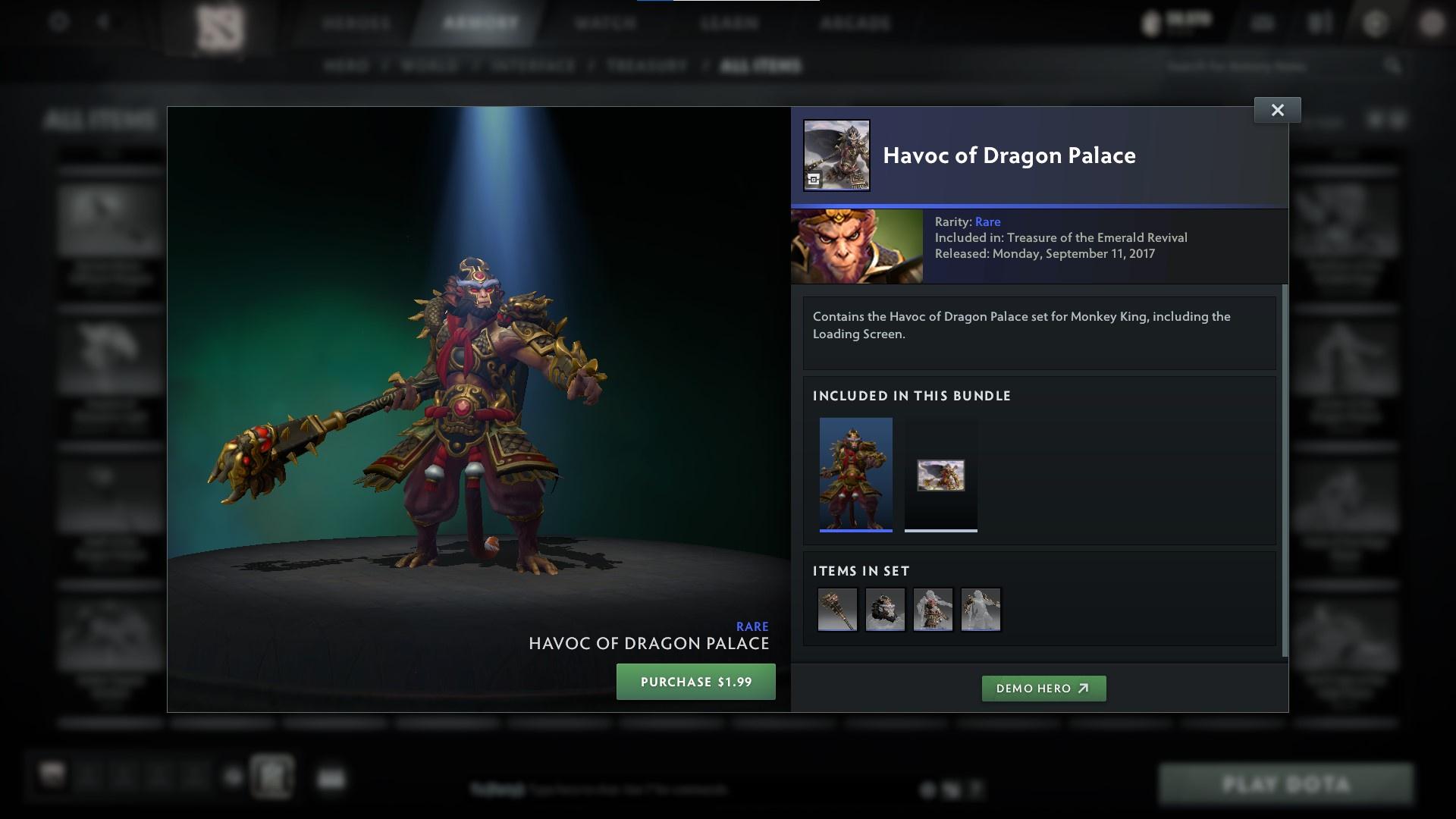Select the All Items tab
1456x819 pixels.
[761, 66]
